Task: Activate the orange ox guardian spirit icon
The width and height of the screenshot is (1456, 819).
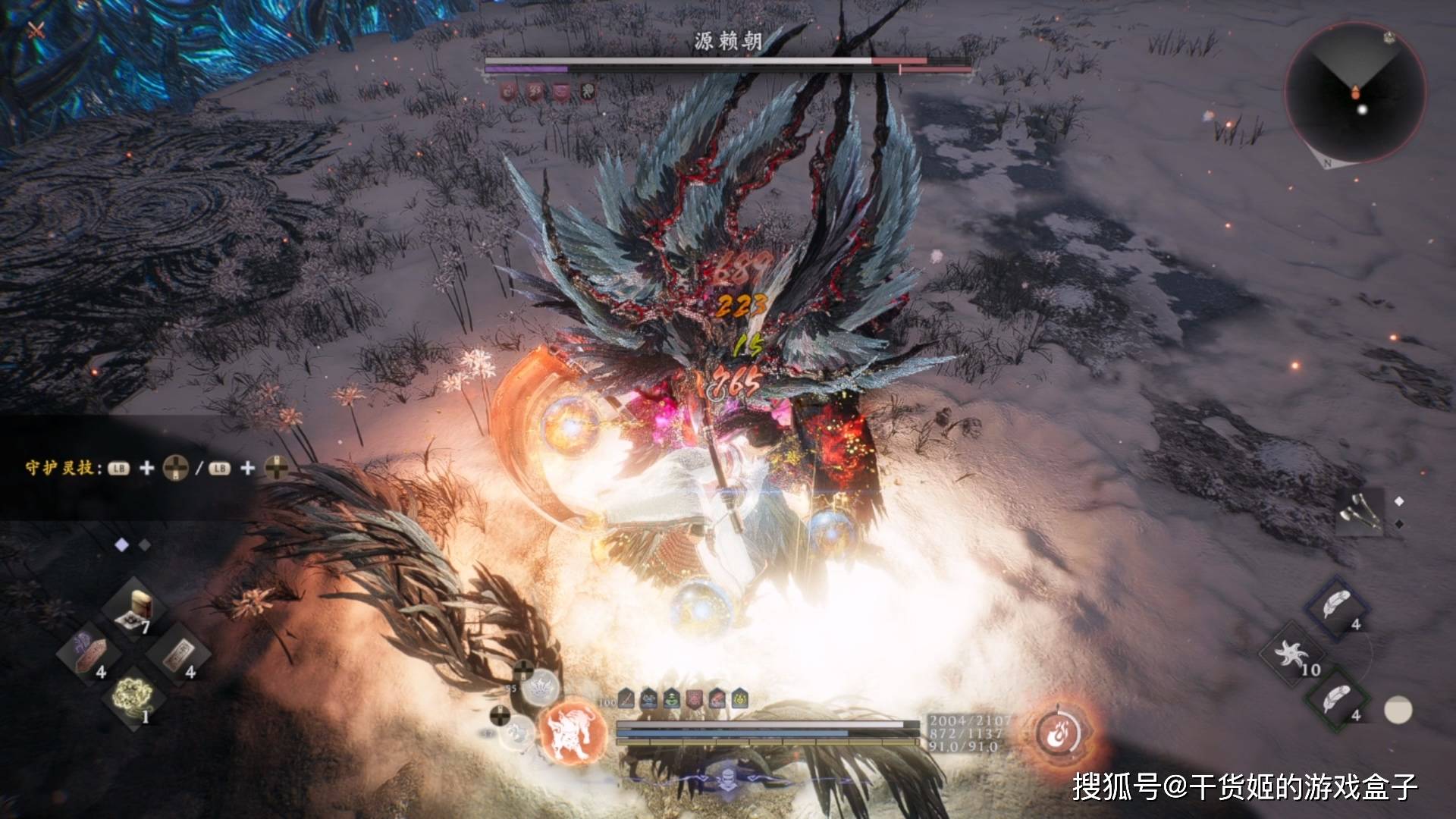Action: (573, 733)
